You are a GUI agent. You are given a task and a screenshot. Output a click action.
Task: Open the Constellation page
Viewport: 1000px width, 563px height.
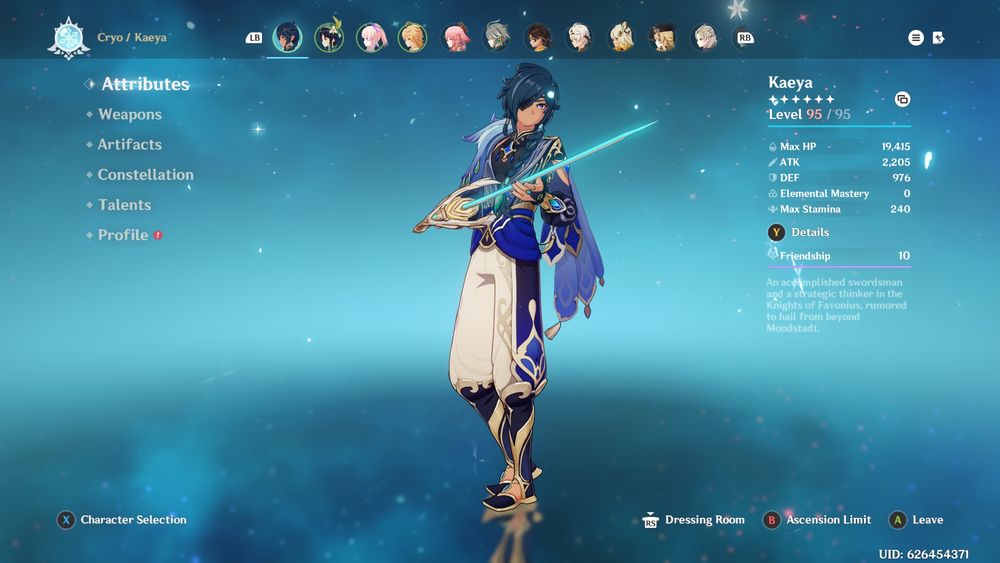click(x=145, y=175)
